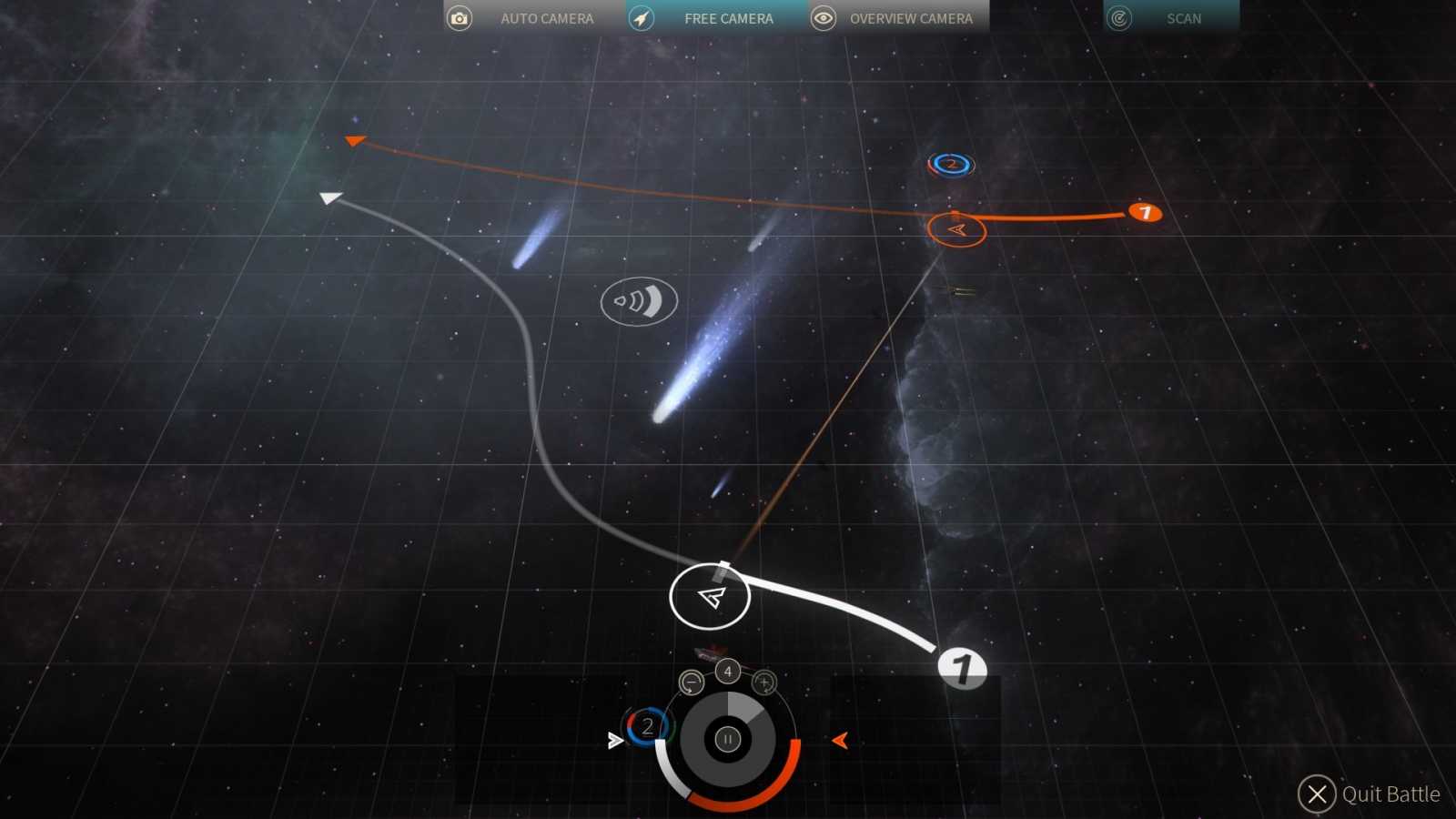Click the white flotilla number 1 badge
Screen dimensions: 1456x819
pyautogui.click(x=962, y=668)
